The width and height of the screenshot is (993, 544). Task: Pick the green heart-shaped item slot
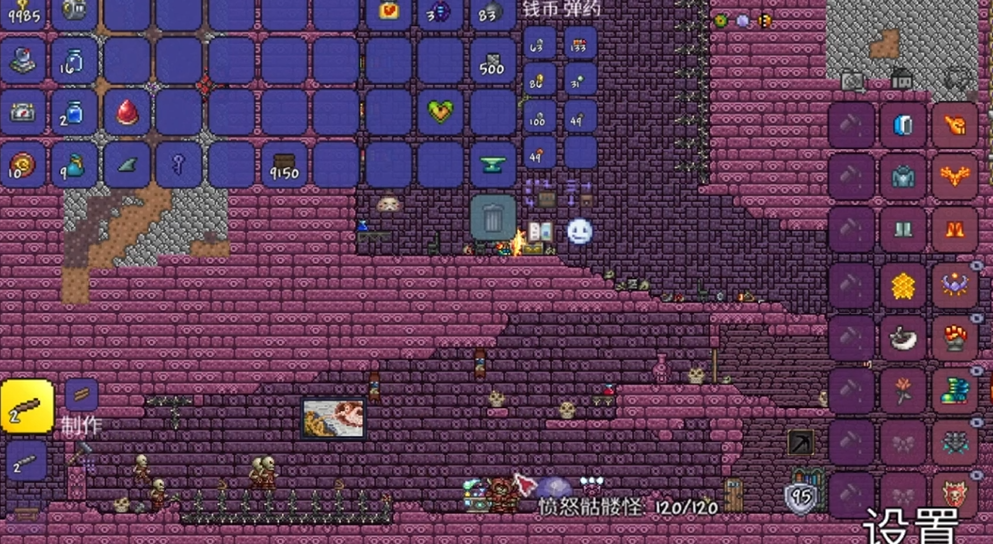point(441,112)
